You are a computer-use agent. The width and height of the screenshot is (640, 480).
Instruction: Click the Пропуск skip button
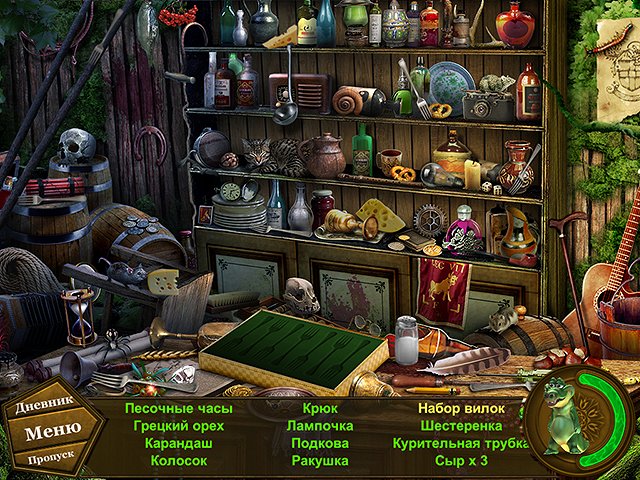click(51, 459)
